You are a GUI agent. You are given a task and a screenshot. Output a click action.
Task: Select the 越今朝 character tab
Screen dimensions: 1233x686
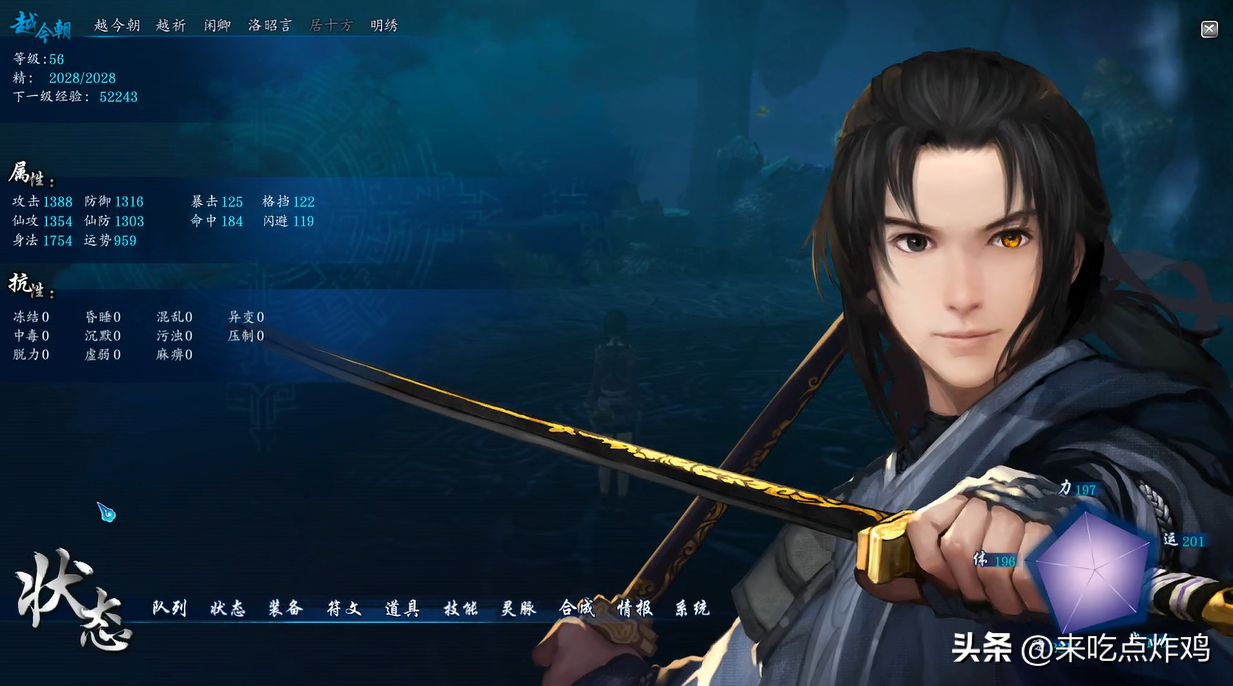click(x=117, y=26)
